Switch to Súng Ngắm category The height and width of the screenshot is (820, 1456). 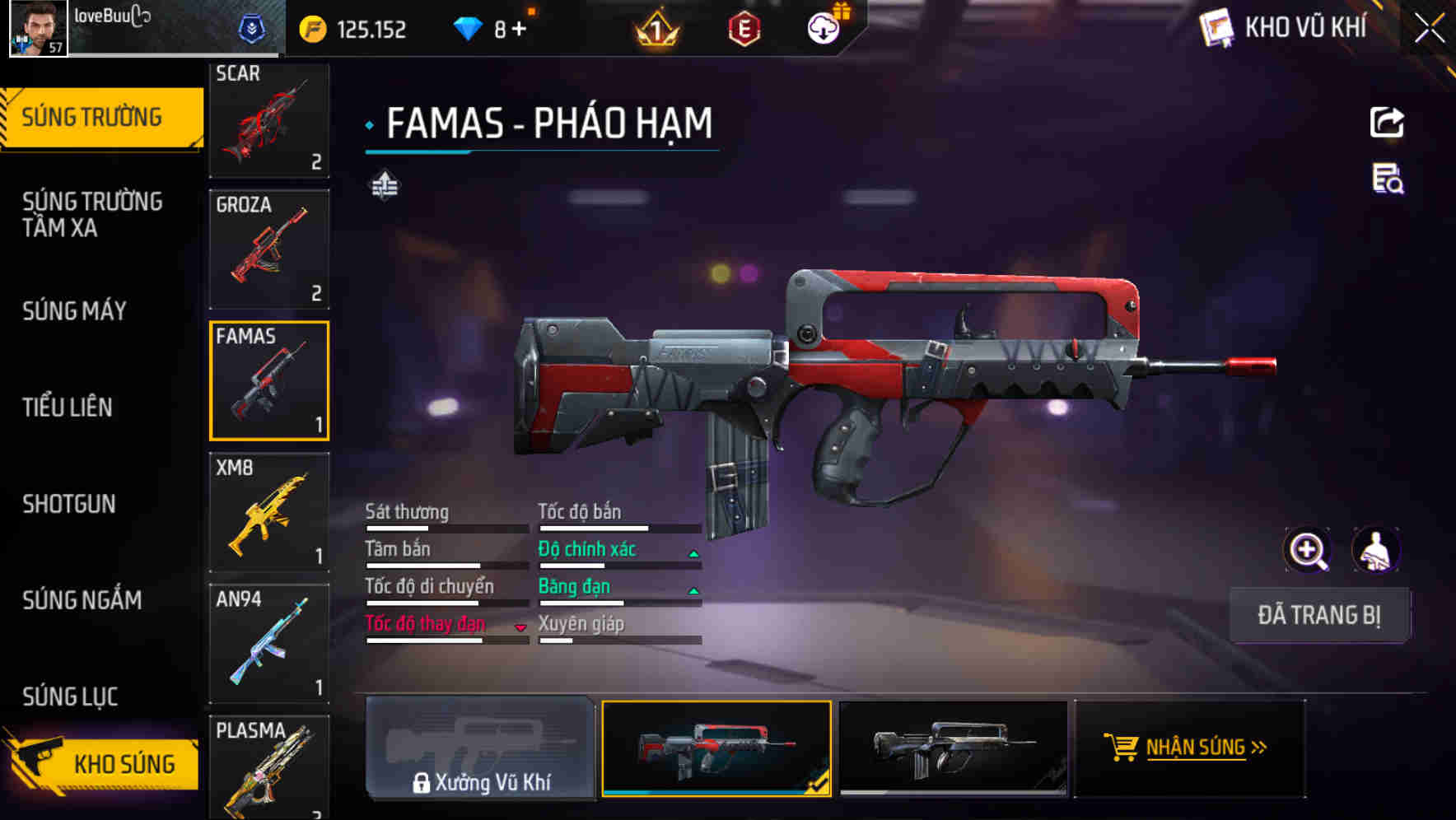click(82, 600)
